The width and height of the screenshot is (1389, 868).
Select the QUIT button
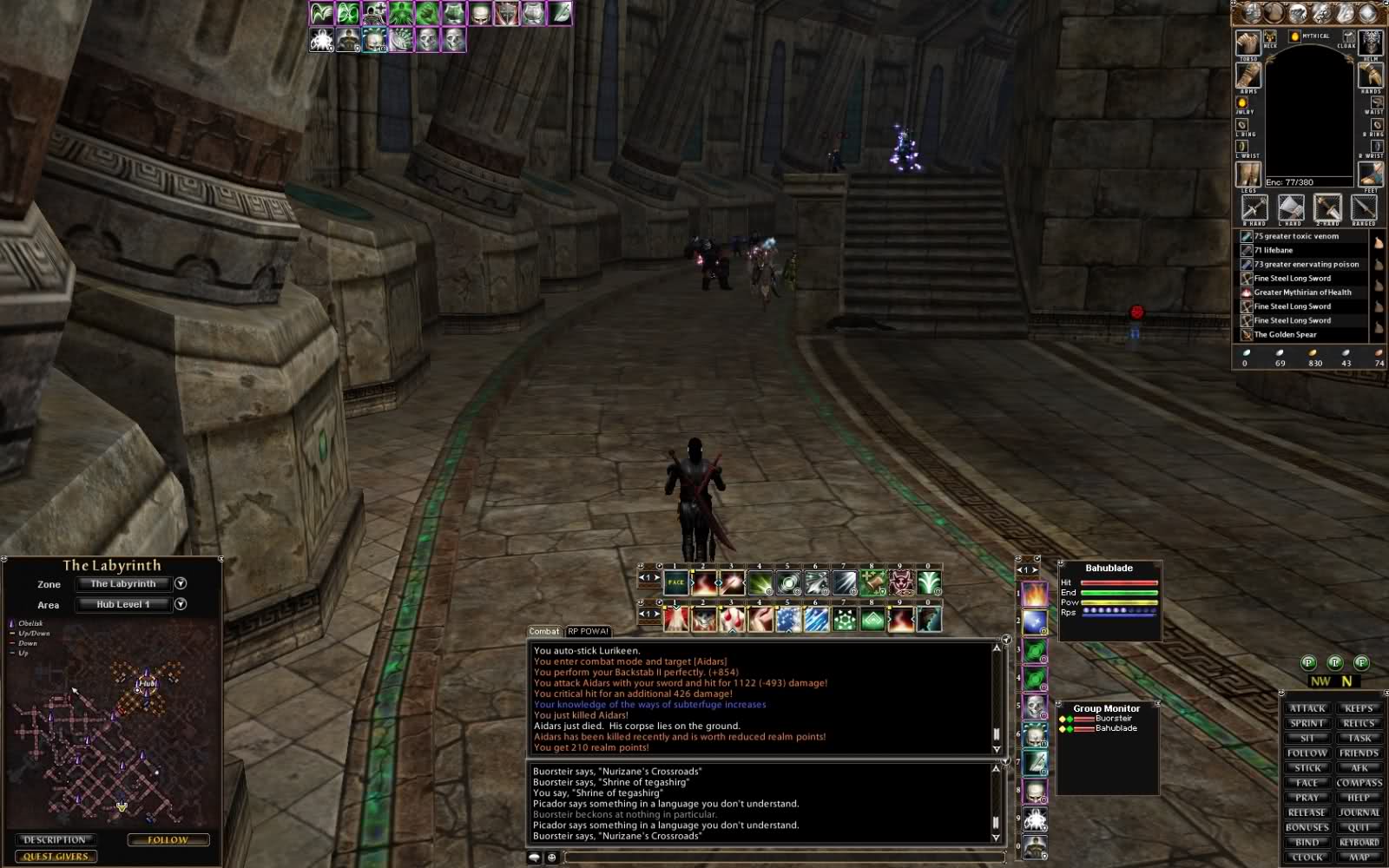pyautogui.click(x=1359, y=827)
